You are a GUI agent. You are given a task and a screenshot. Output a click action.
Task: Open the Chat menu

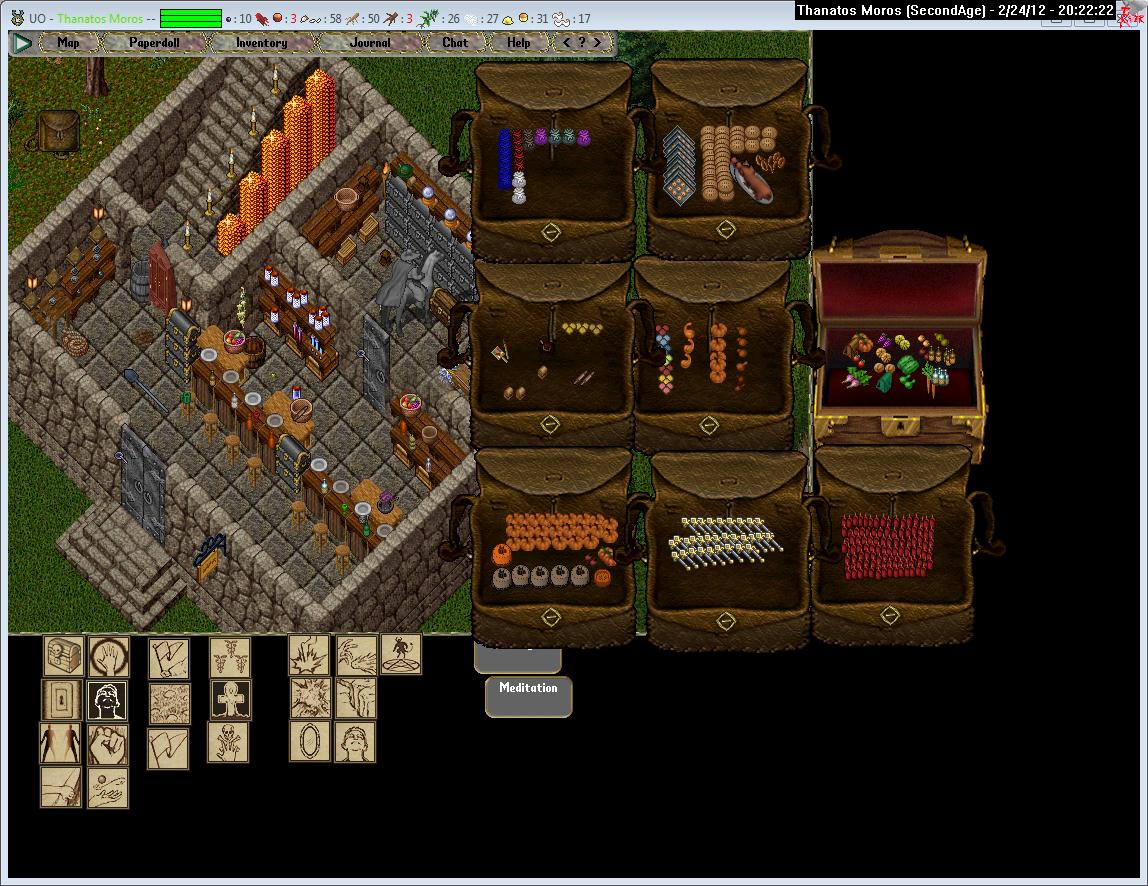point(455,43)
